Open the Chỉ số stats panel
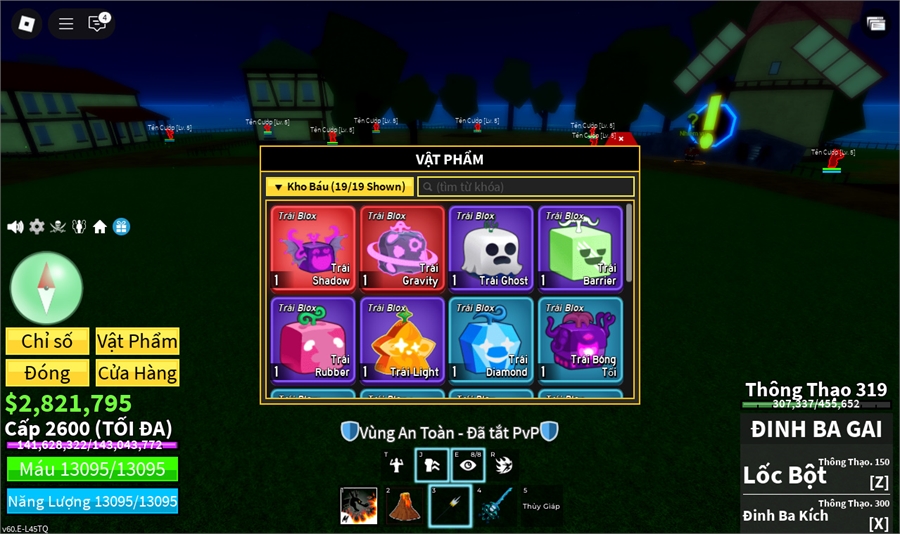 (x=47, y=341)
